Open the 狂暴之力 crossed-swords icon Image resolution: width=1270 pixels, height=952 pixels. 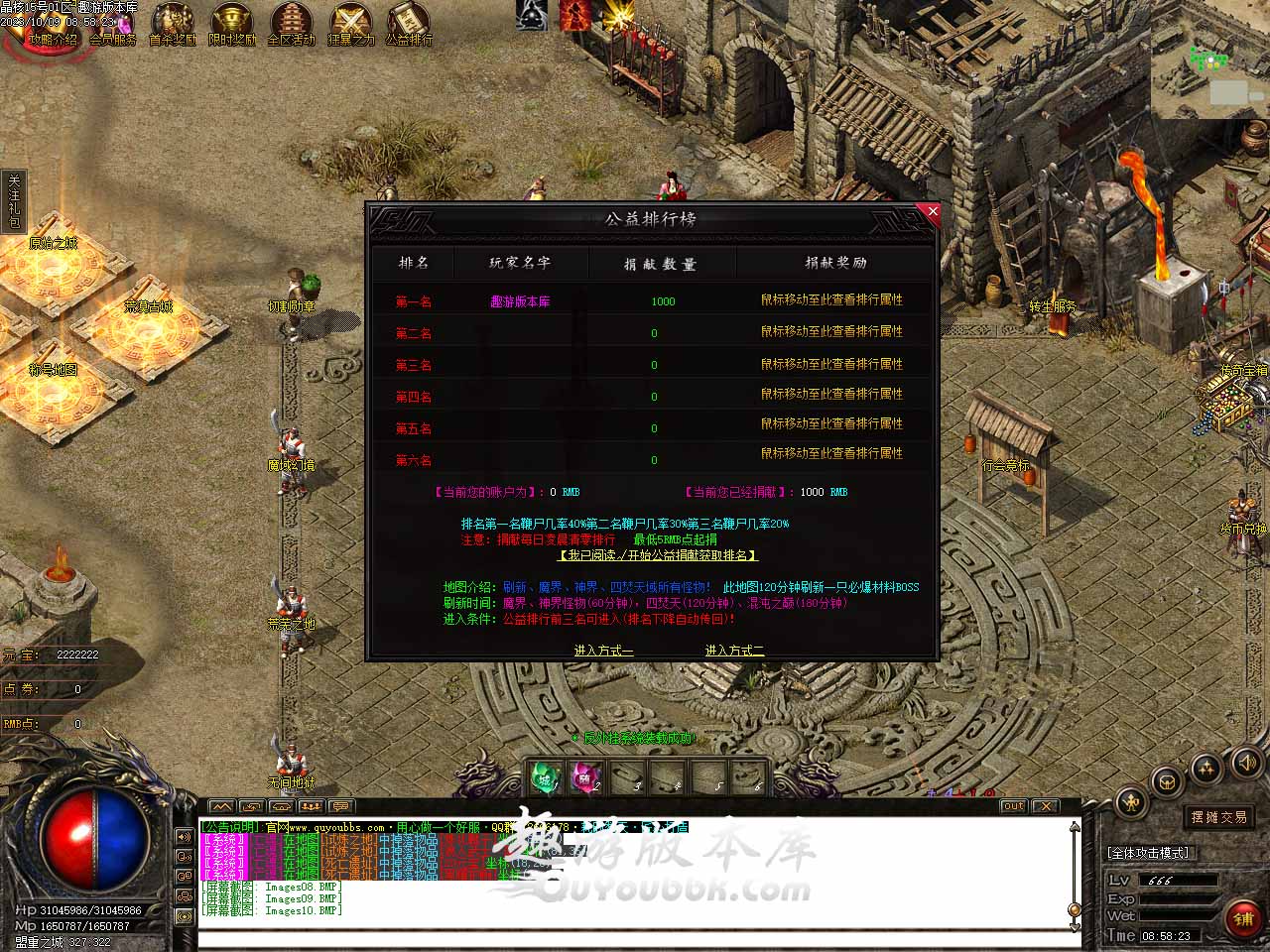coord(350,25)
